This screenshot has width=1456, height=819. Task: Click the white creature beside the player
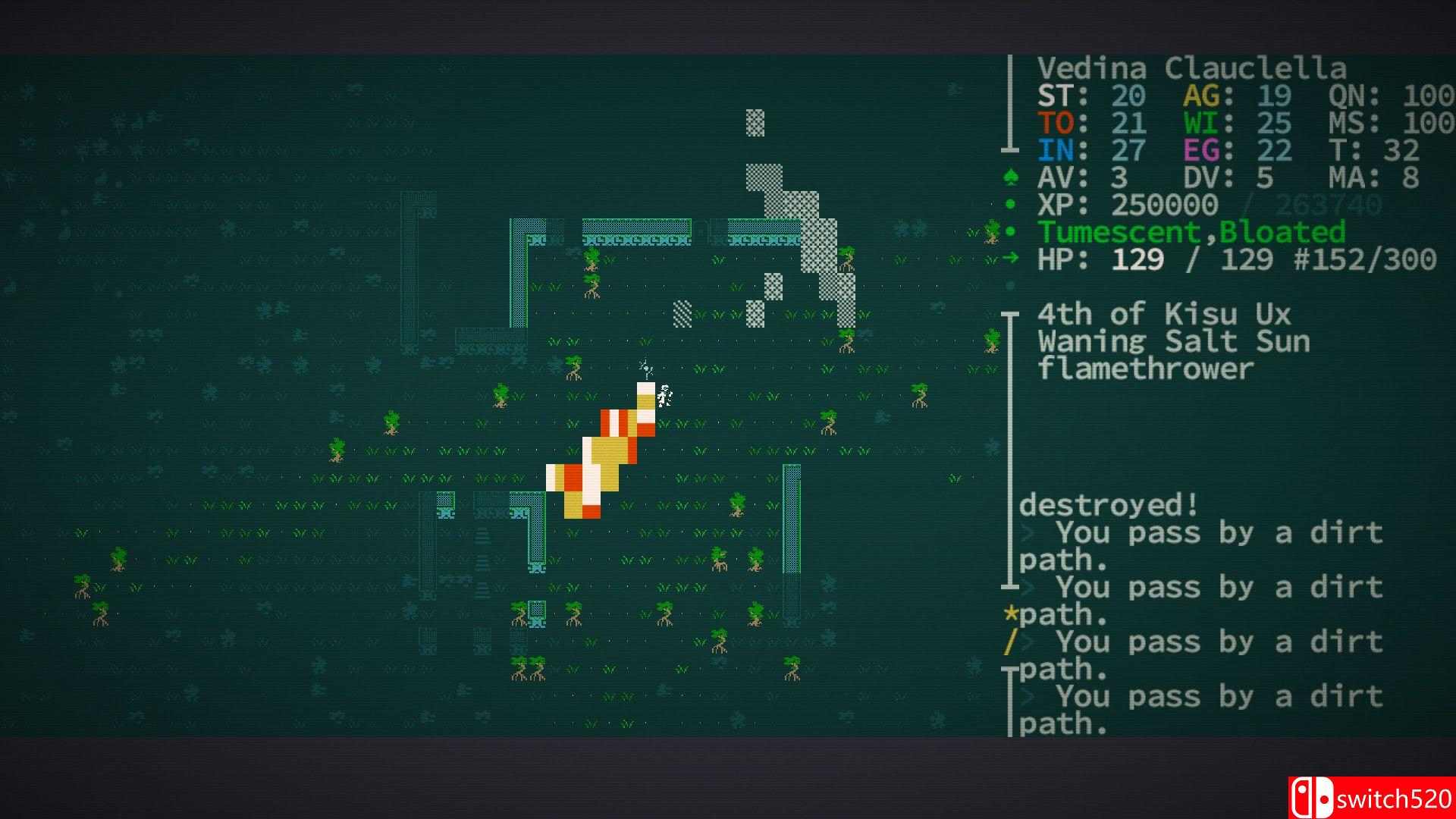665,397
